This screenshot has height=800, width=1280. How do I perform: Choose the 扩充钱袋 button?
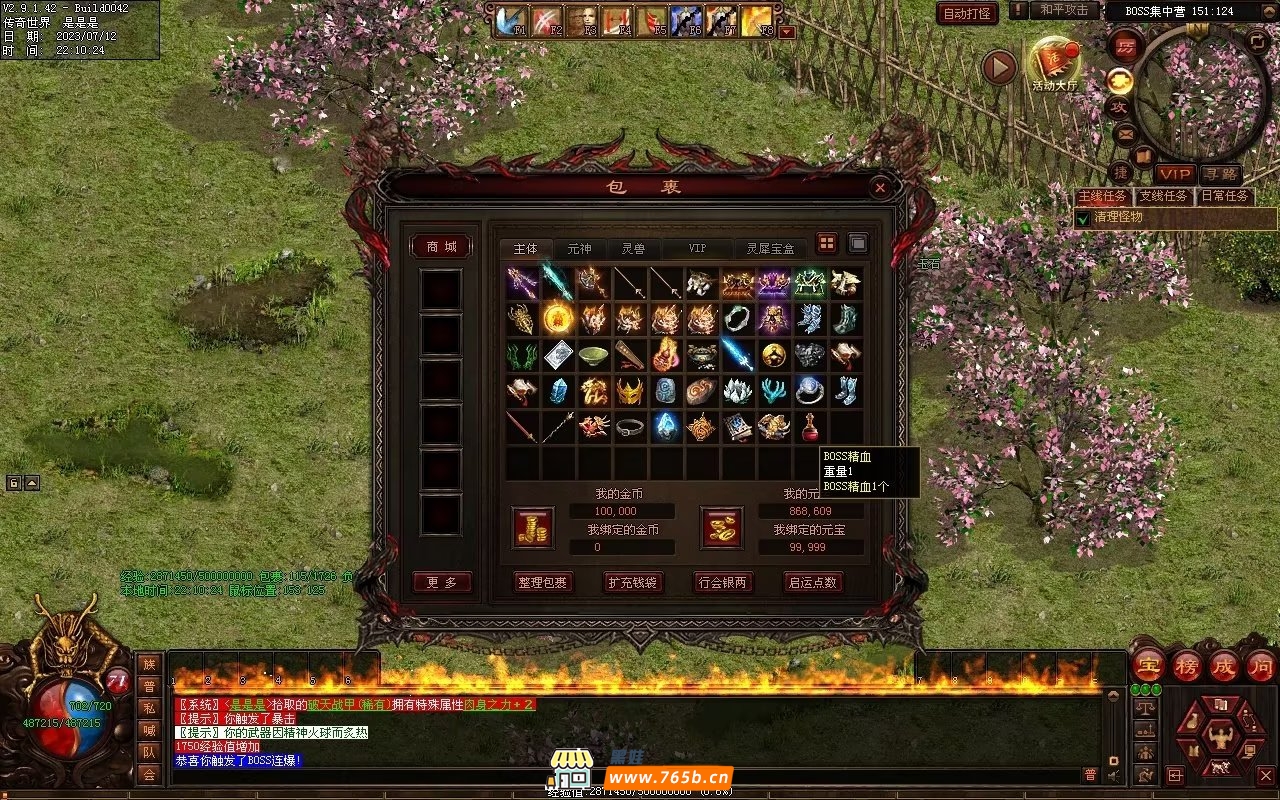click(x=633, y=582)
